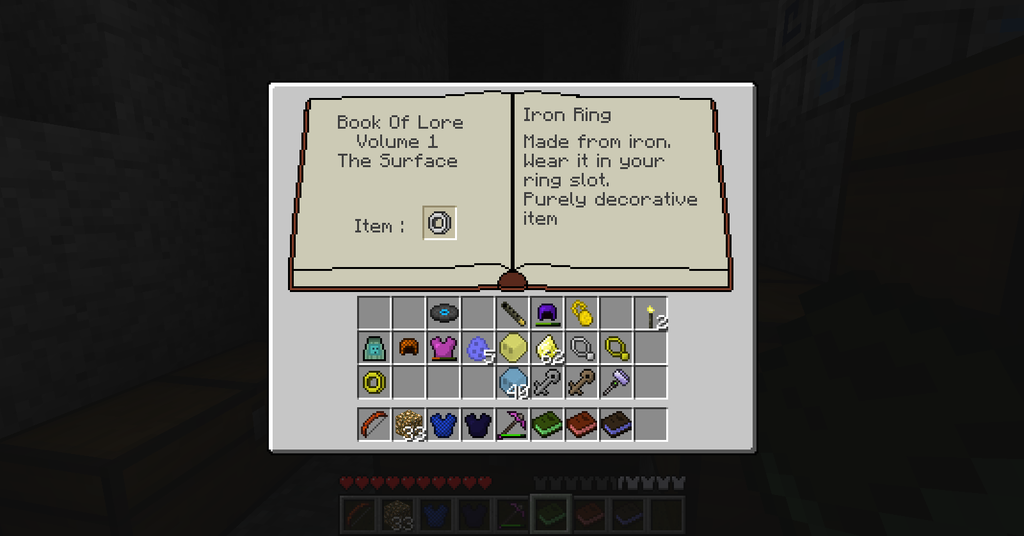Viewport: 1024px width, 536px height.
Task: Select the green book in the hotbar
Action: 547,424
